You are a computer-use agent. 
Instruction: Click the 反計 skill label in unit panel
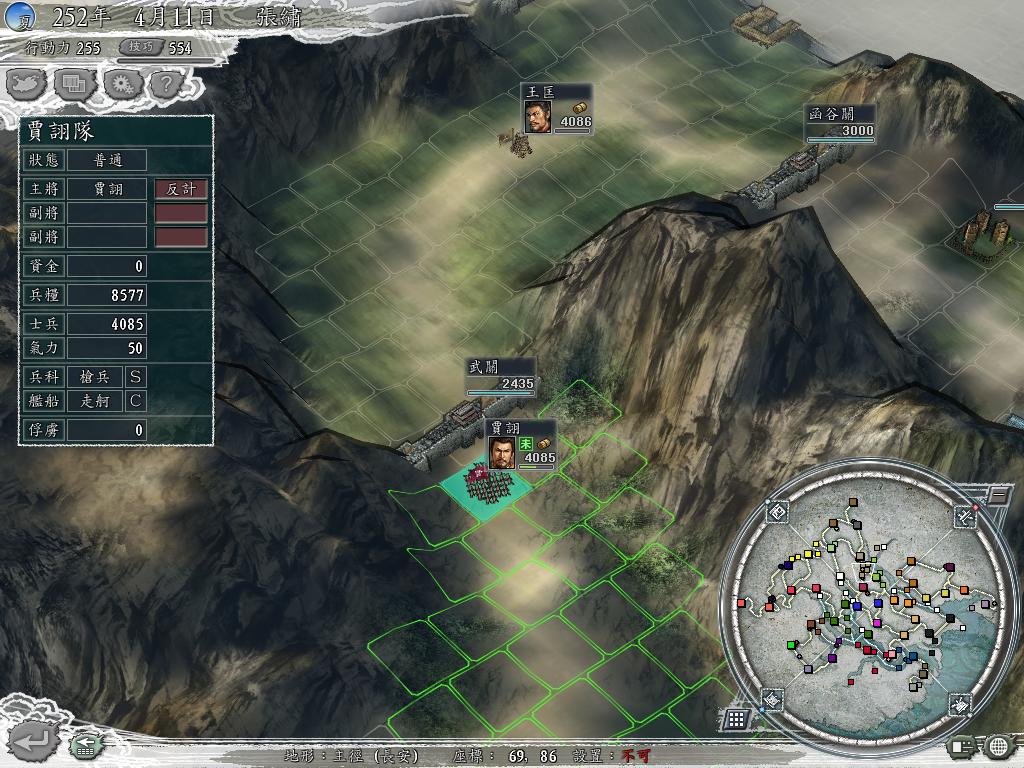pos(181,189)
